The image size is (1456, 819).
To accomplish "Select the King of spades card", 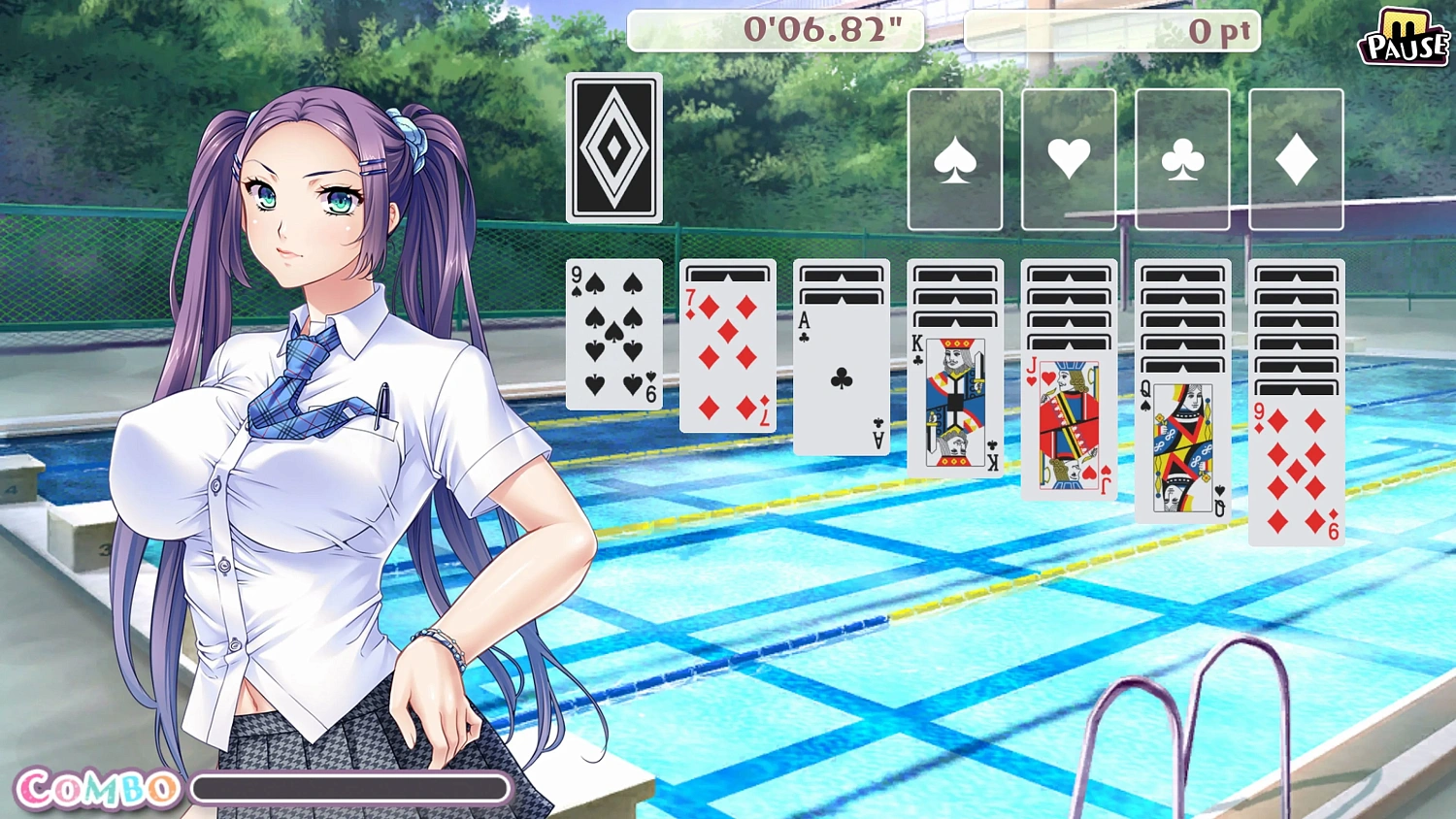I will coord(954,403).
